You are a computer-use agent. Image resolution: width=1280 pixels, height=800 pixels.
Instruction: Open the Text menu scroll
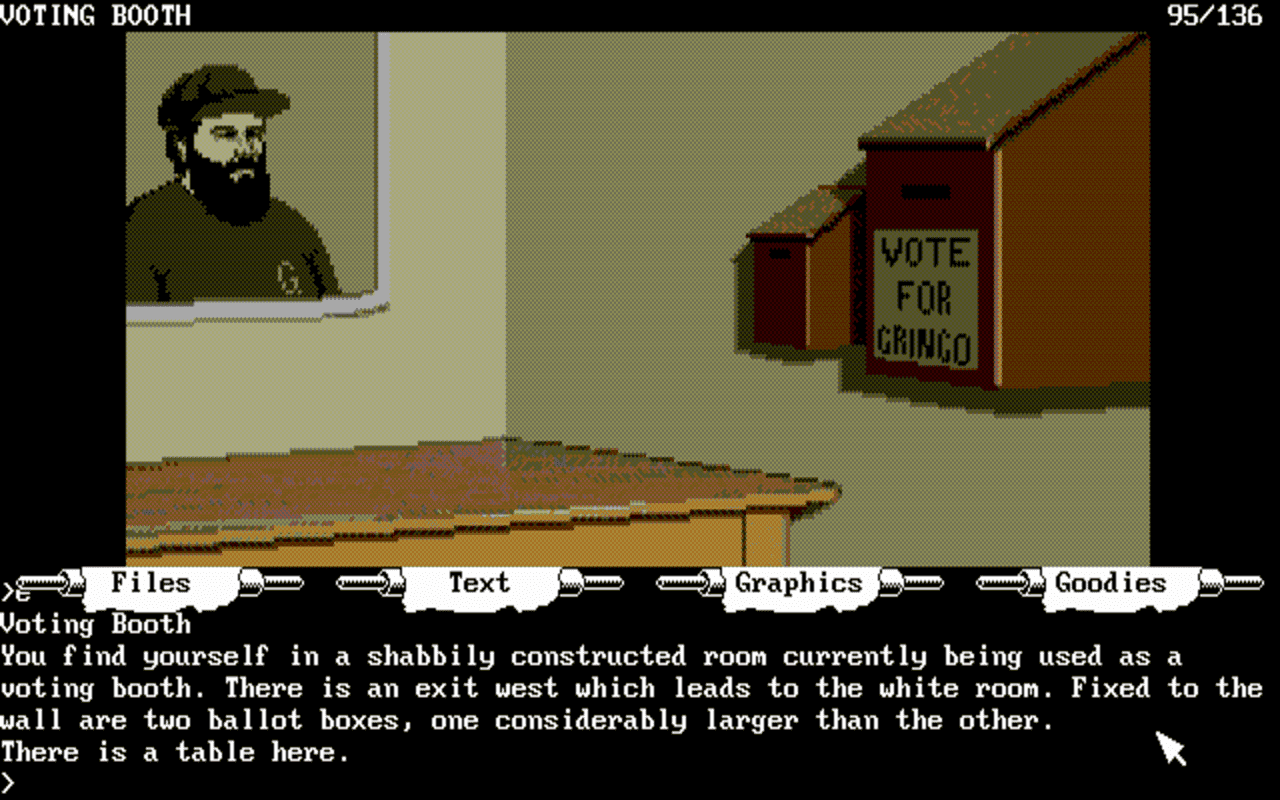pyautogui.click(x=481, y=583)
